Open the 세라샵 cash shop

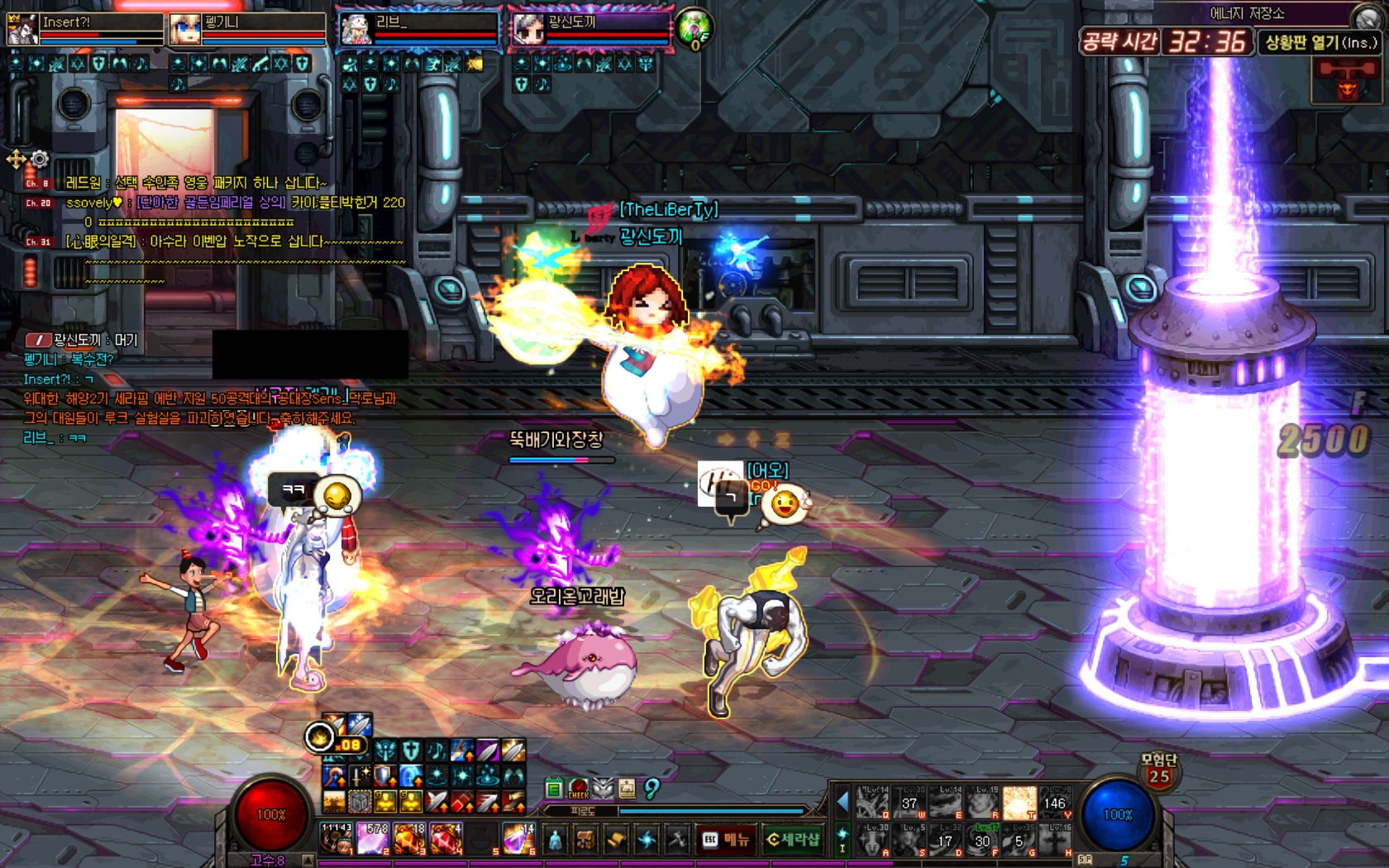coord(792,840)
